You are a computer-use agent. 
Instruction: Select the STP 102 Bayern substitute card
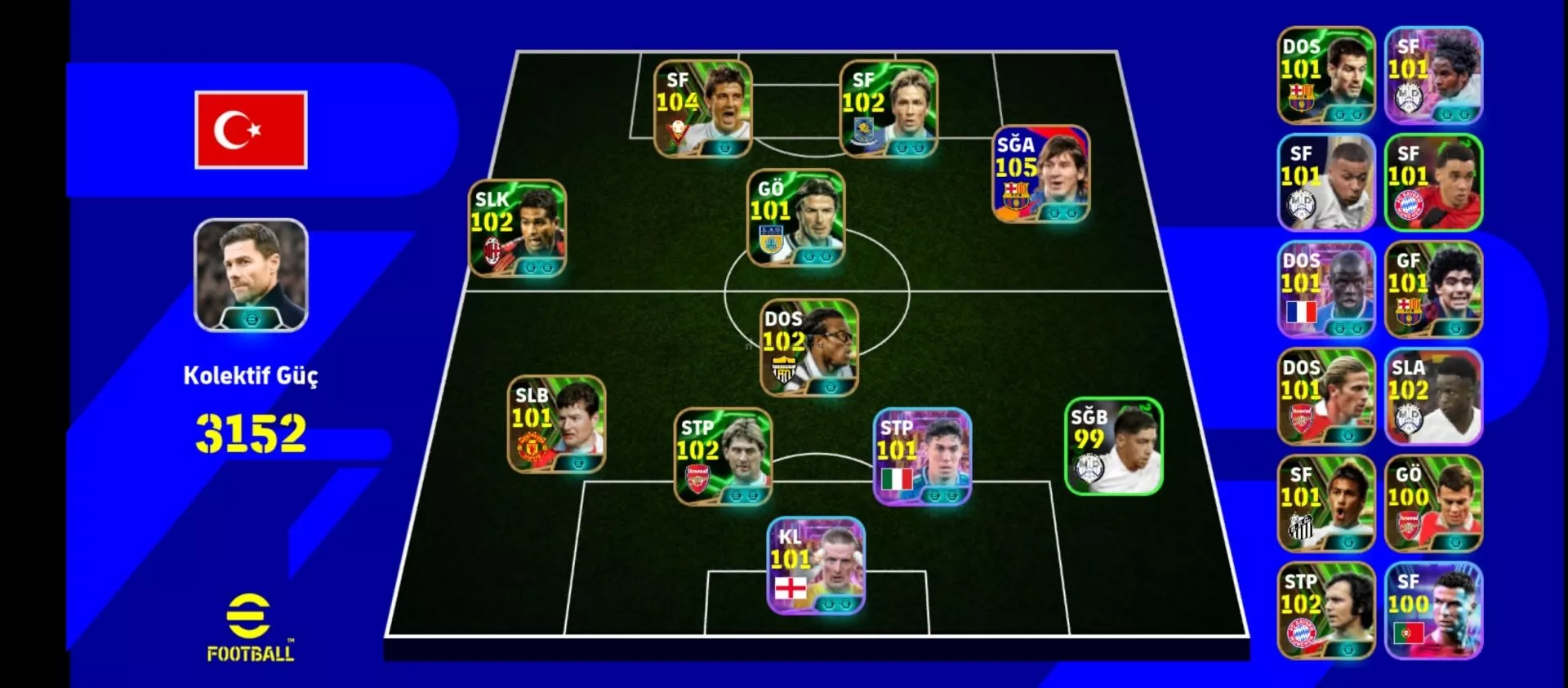[x=1325, y=610]
